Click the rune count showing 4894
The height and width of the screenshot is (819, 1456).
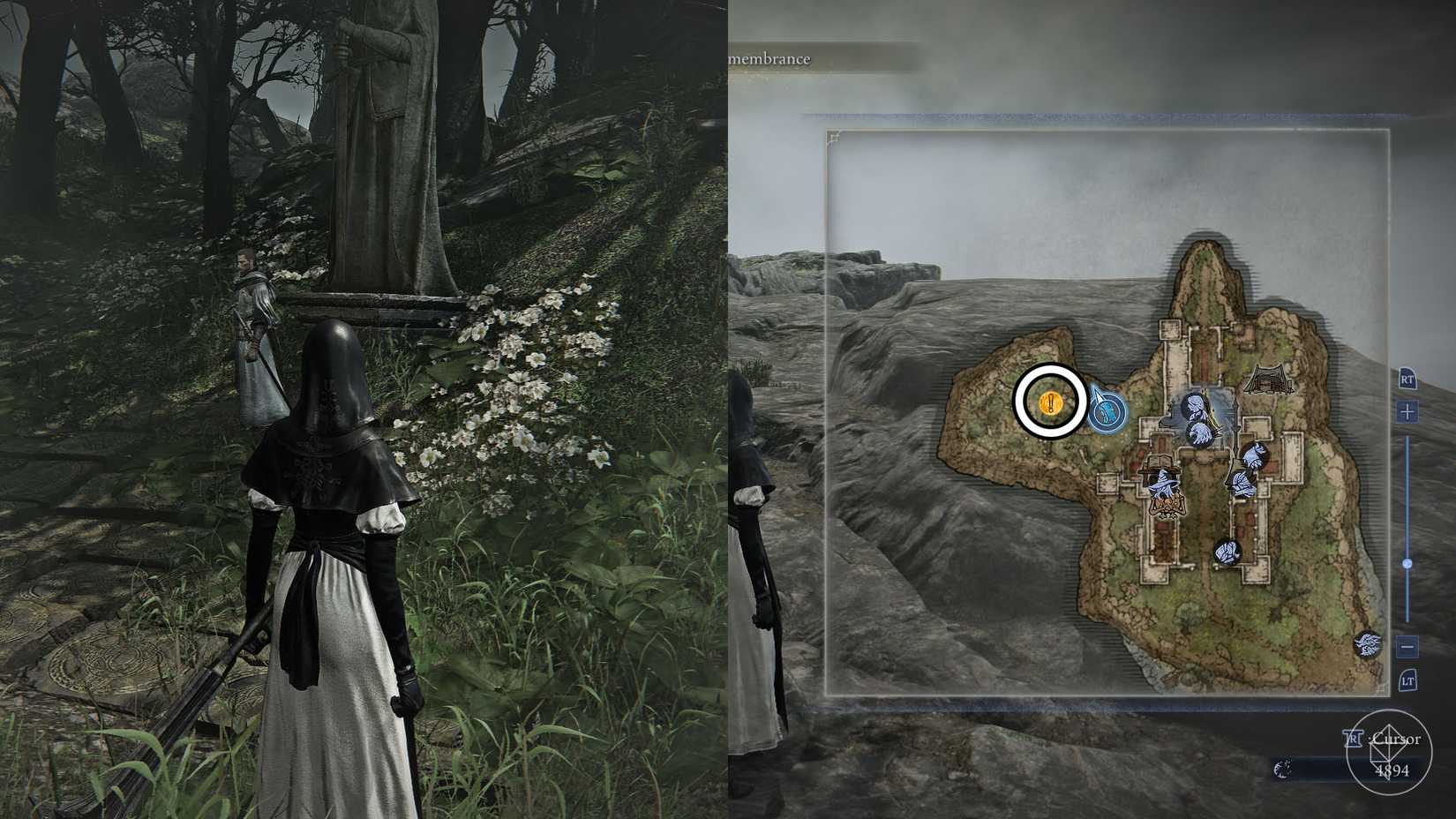click(1392, 770)
